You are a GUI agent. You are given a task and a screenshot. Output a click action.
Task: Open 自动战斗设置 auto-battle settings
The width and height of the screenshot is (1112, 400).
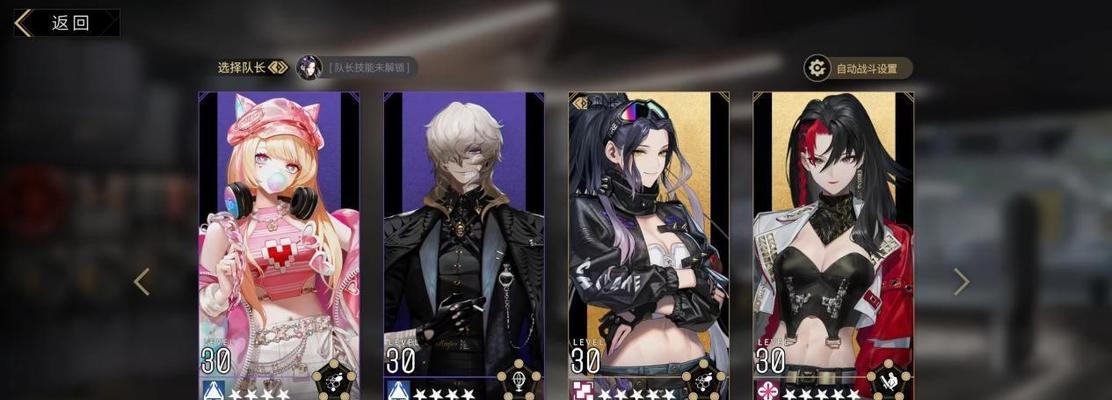coord(858,69)
